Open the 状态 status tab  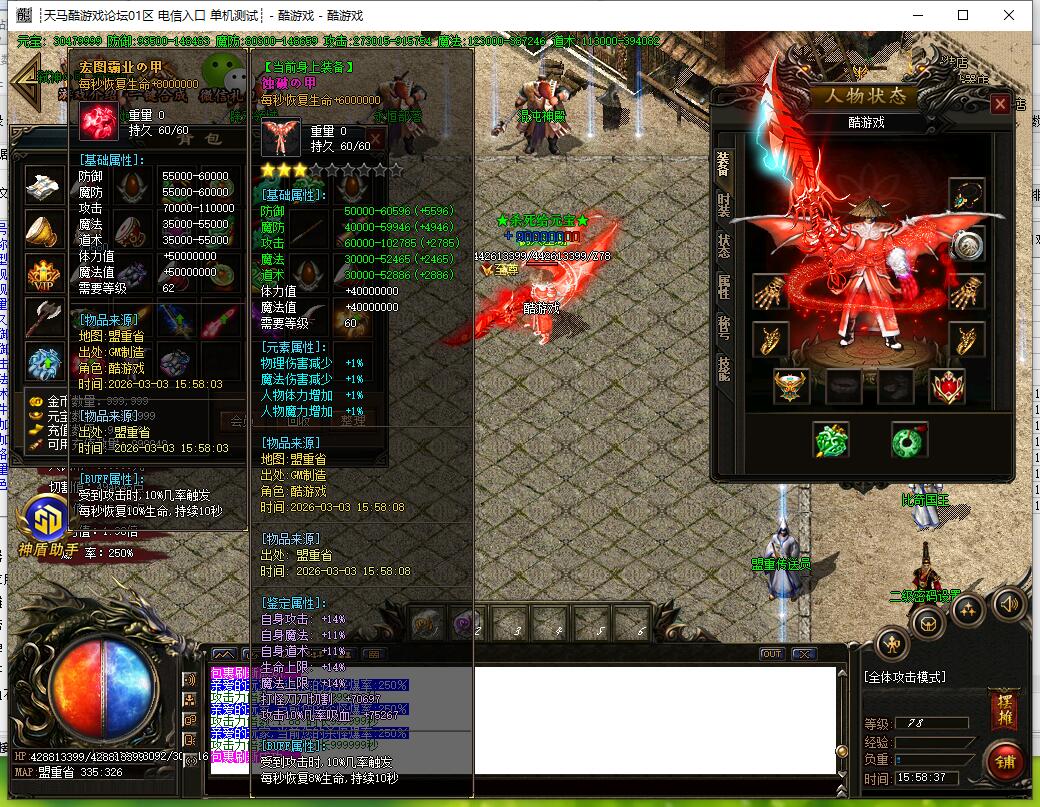[x=724, y=246]
